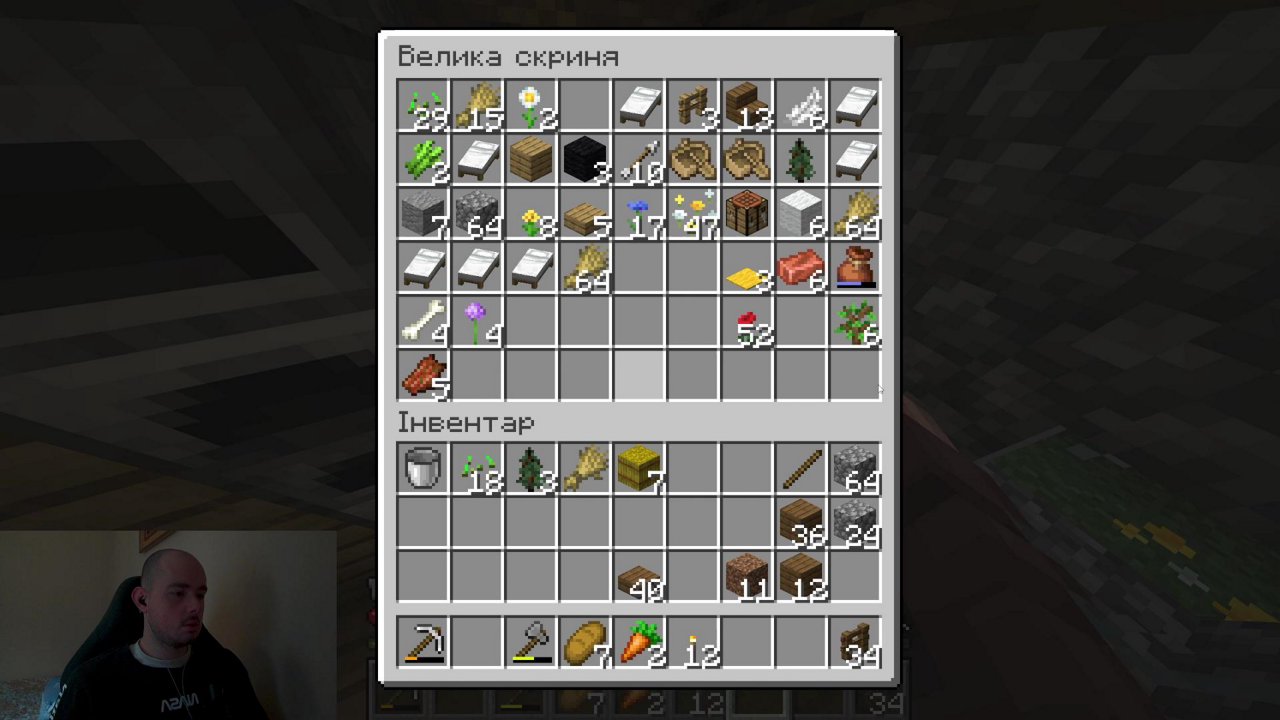This screenshot has height=720, width=1280.
Task: Select the brick item stack of 6
Action: (x=800, y=268)
